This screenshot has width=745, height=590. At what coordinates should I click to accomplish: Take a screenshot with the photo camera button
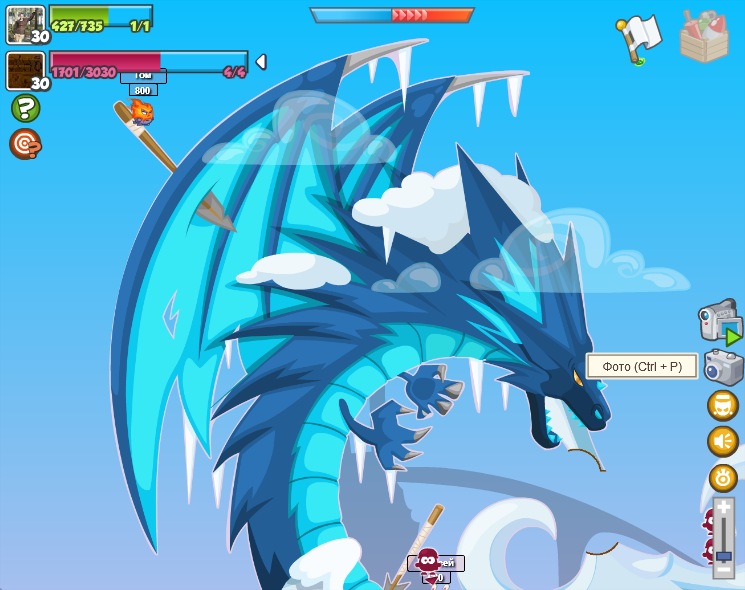click(x=723, y=367)
